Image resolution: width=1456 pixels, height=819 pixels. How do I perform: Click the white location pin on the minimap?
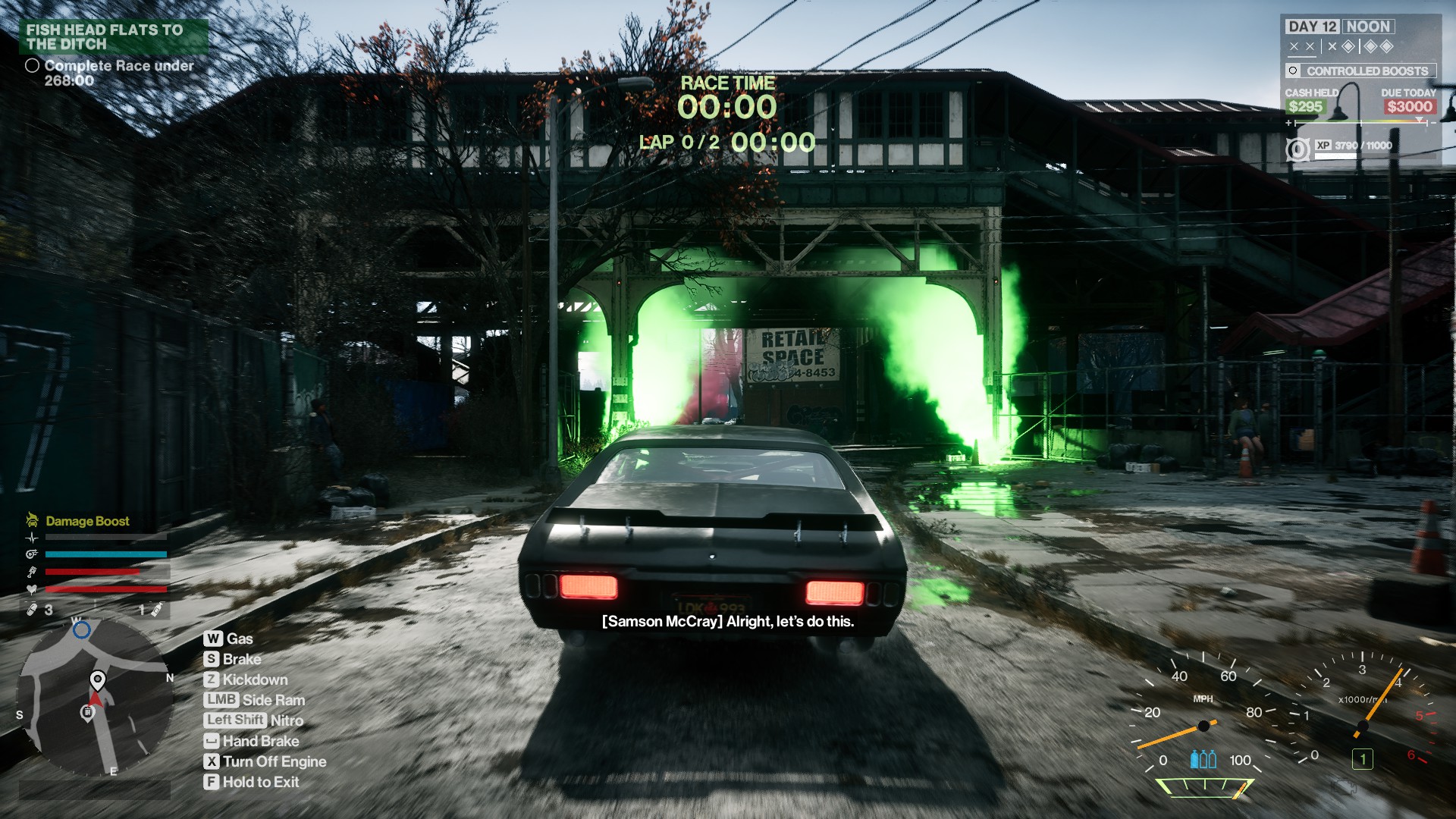click(x=98, y=679)
